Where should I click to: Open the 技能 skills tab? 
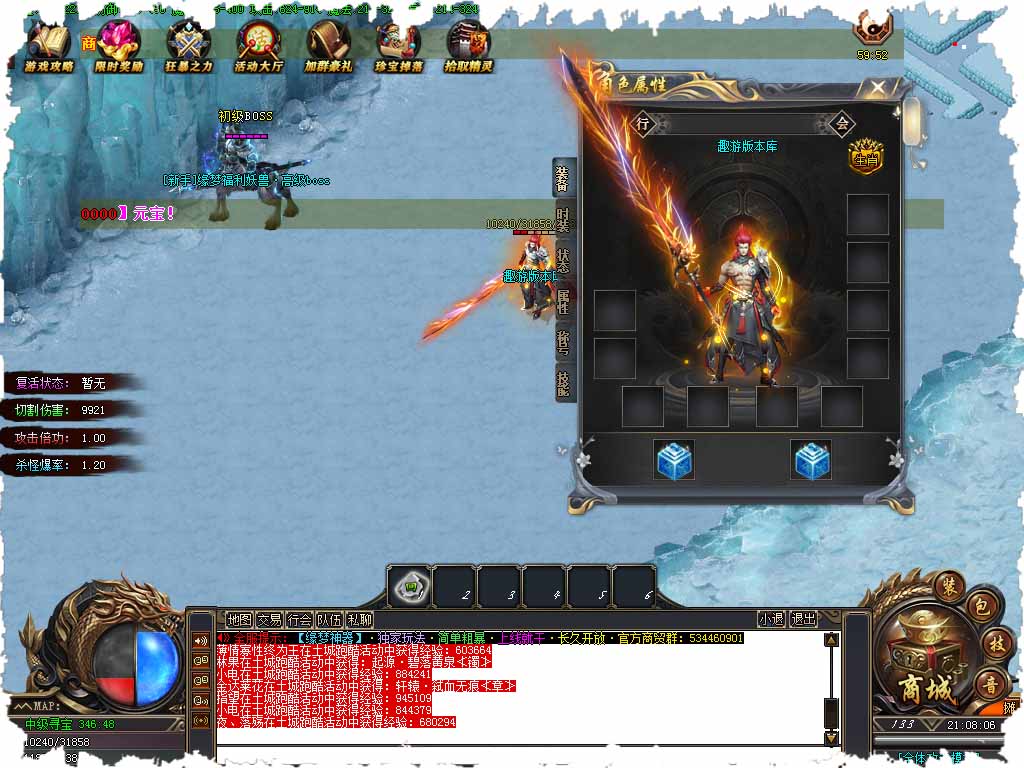(564, 382)
